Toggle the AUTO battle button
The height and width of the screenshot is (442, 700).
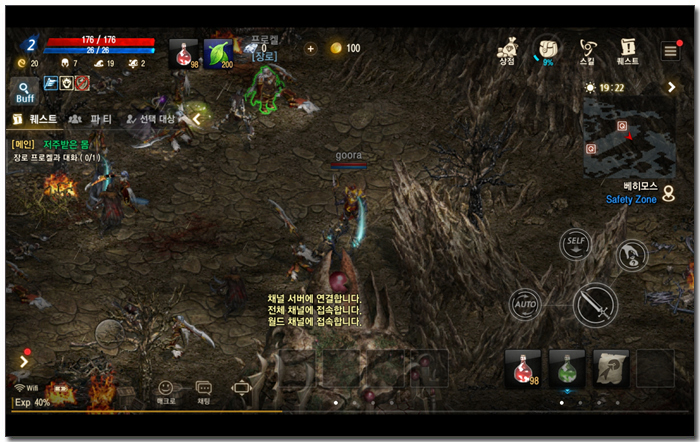tap(526, 302)
